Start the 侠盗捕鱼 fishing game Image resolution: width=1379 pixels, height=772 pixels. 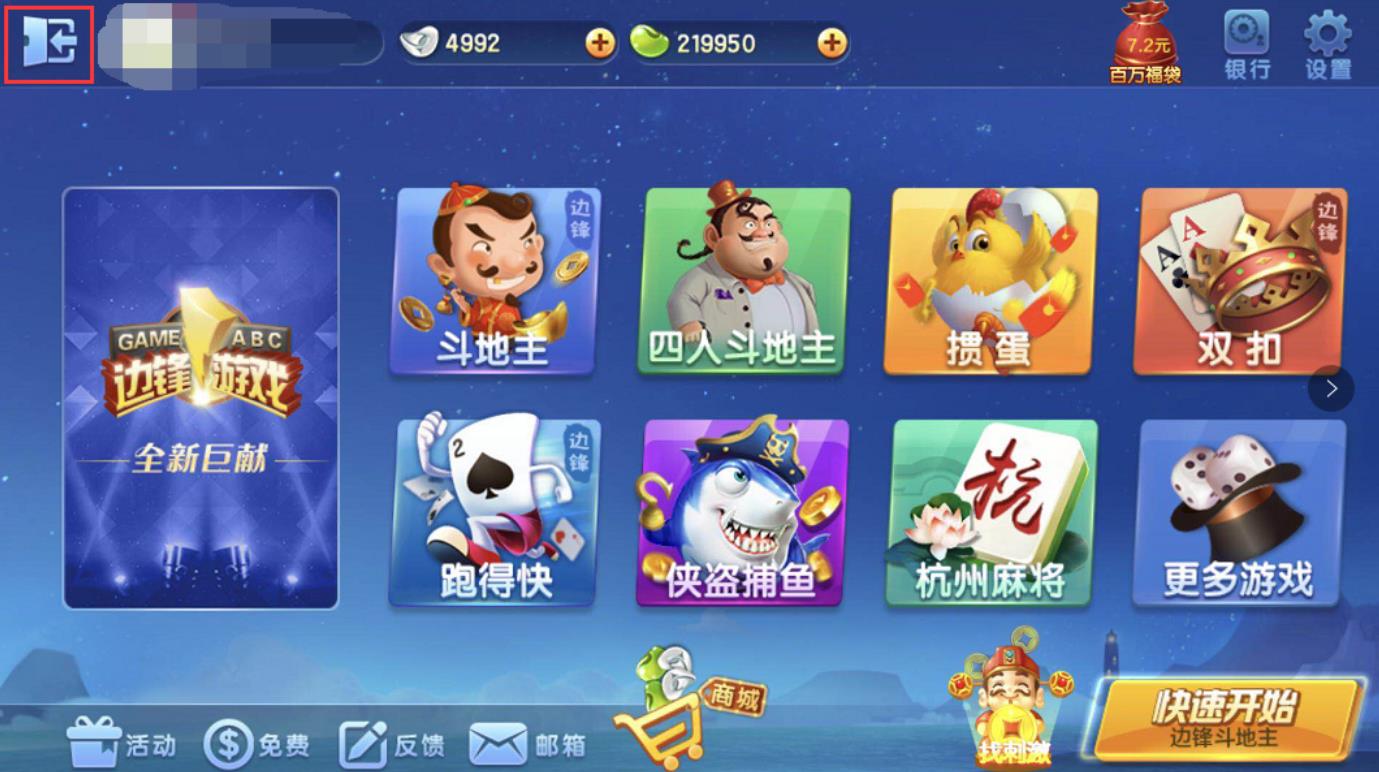click(743, 512)
